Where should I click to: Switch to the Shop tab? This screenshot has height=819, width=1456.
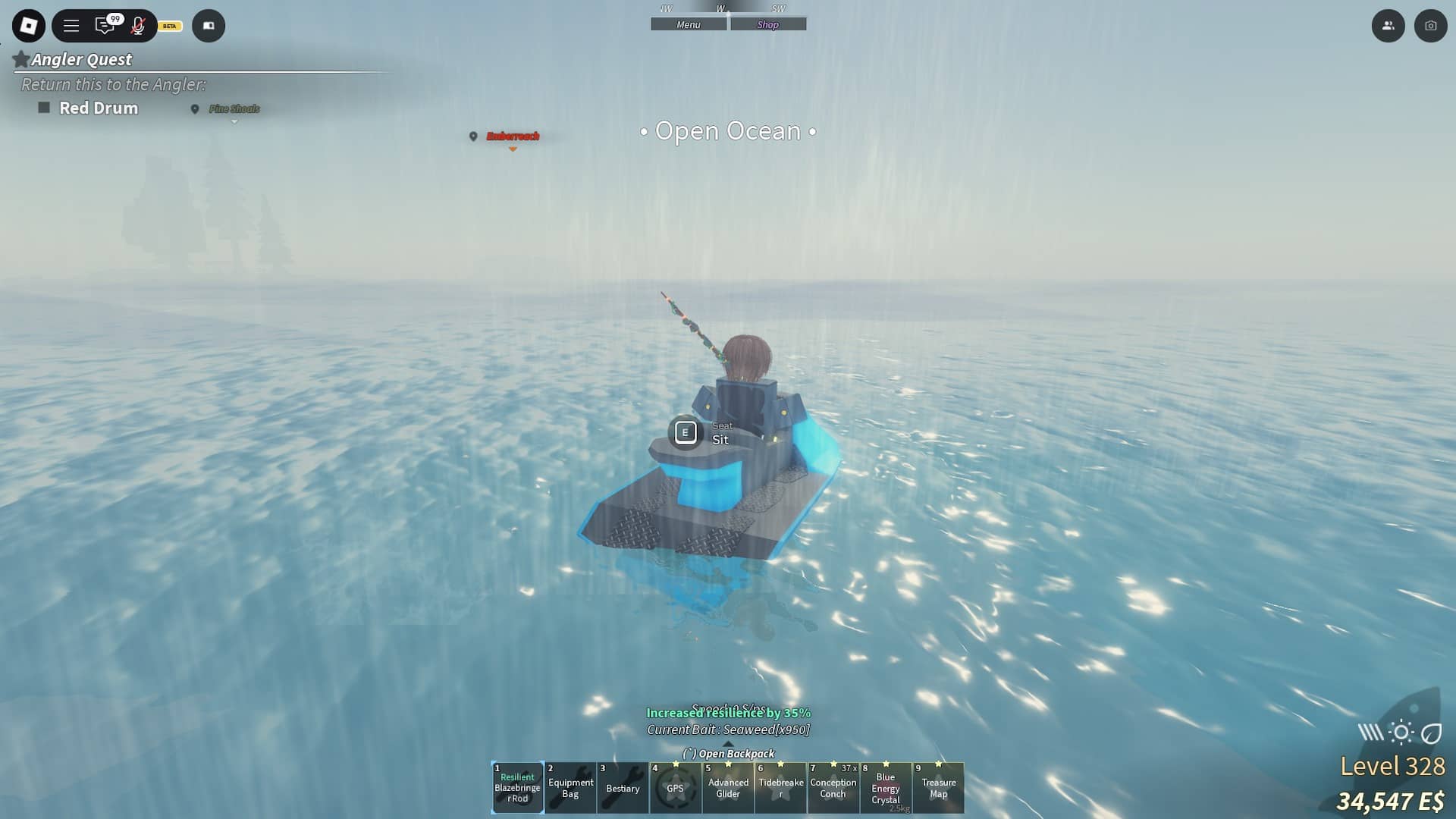769,24
